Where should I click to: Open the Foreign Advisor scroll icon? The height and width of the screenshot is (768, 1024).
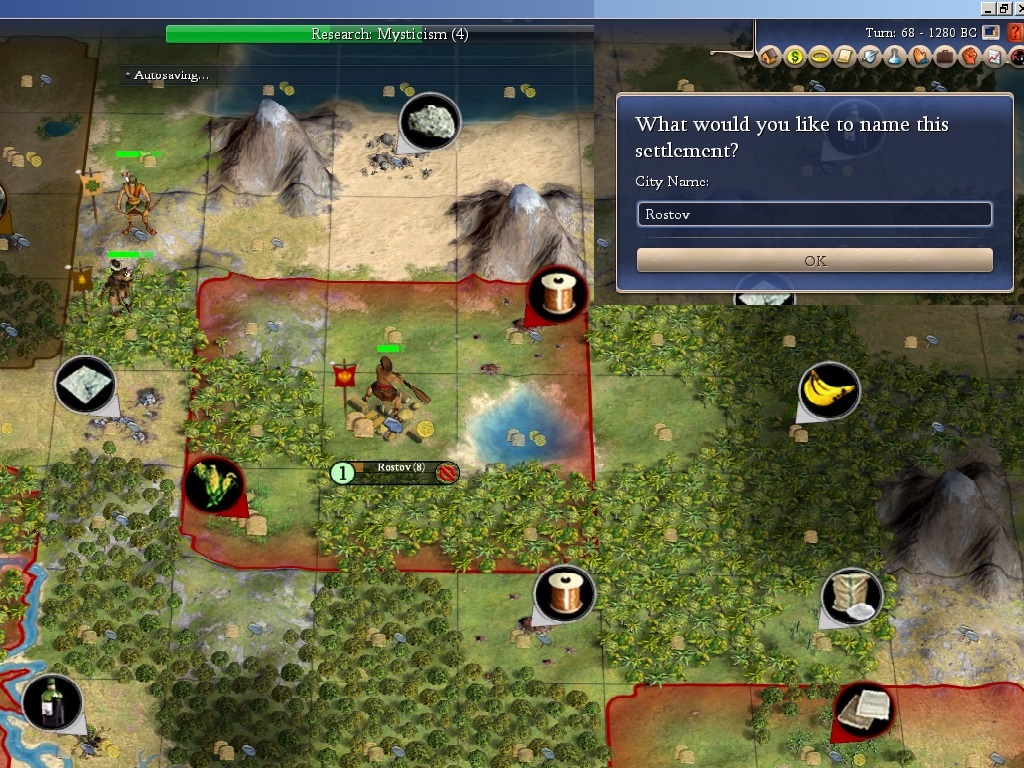click(845, 56)
